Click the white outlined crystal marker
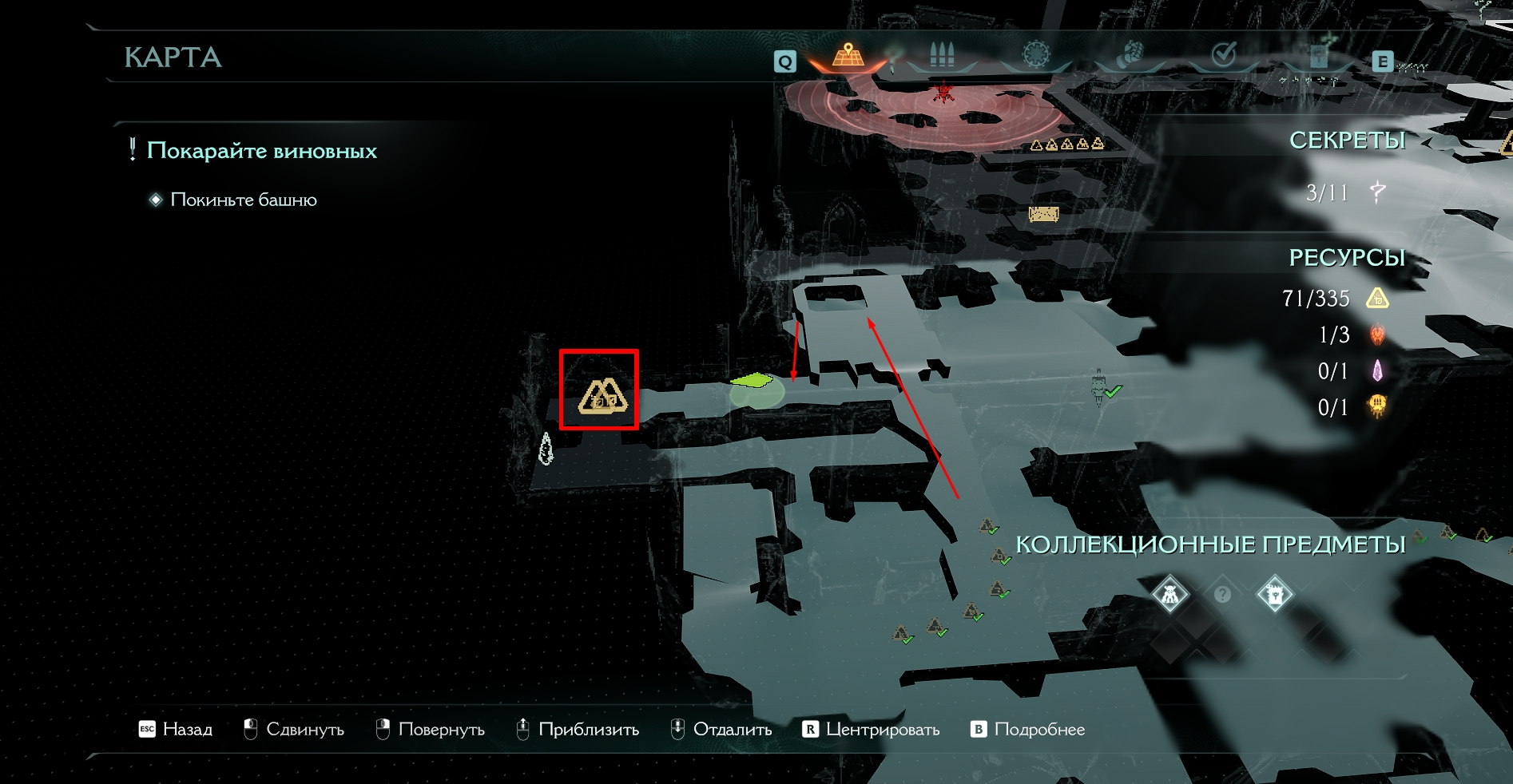 [x=546, y=449]
